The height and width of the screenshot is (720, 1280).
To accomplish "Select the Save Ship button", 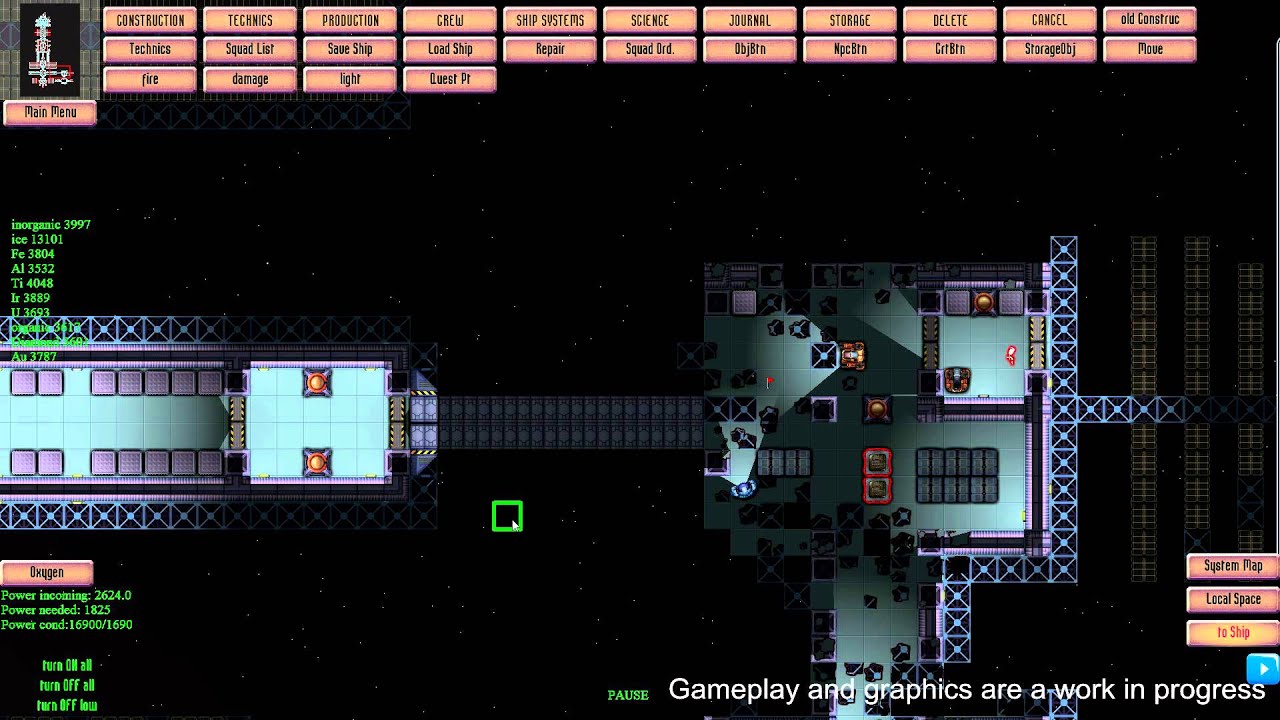I will 350,49.
